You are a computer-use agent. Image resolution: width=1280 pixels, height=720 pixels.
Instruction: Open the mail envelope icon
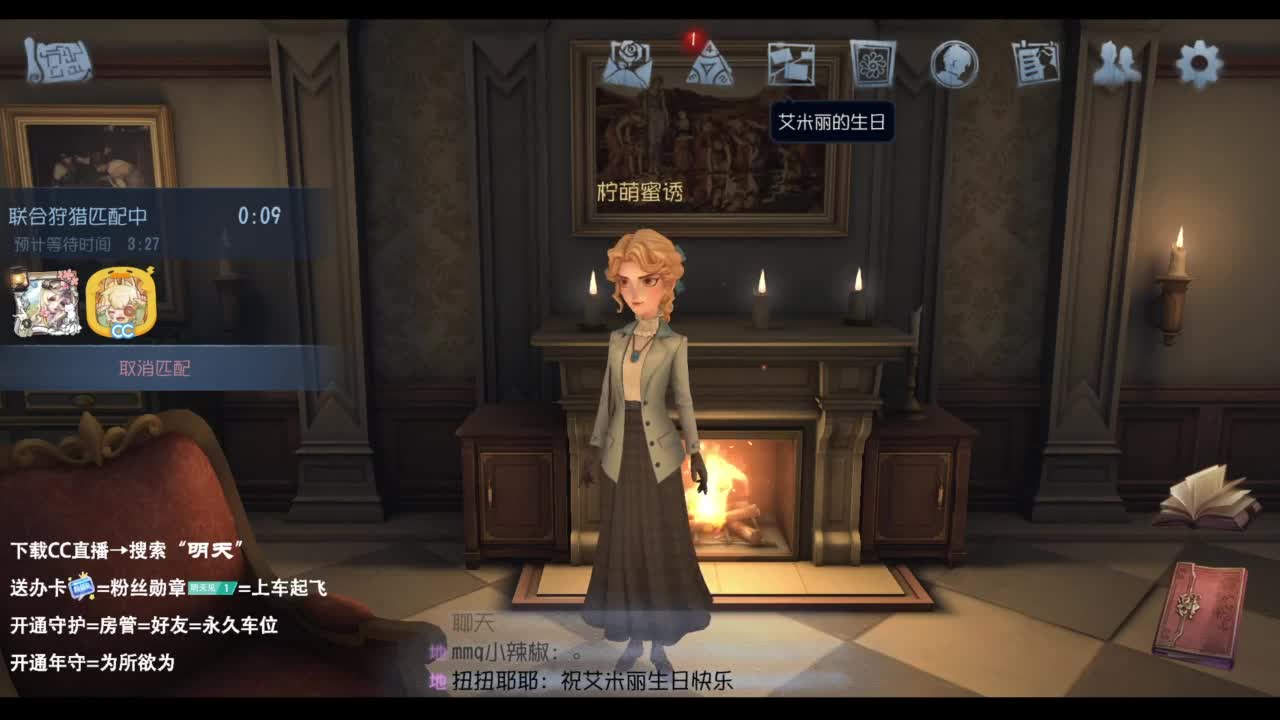tap(628, 62)
